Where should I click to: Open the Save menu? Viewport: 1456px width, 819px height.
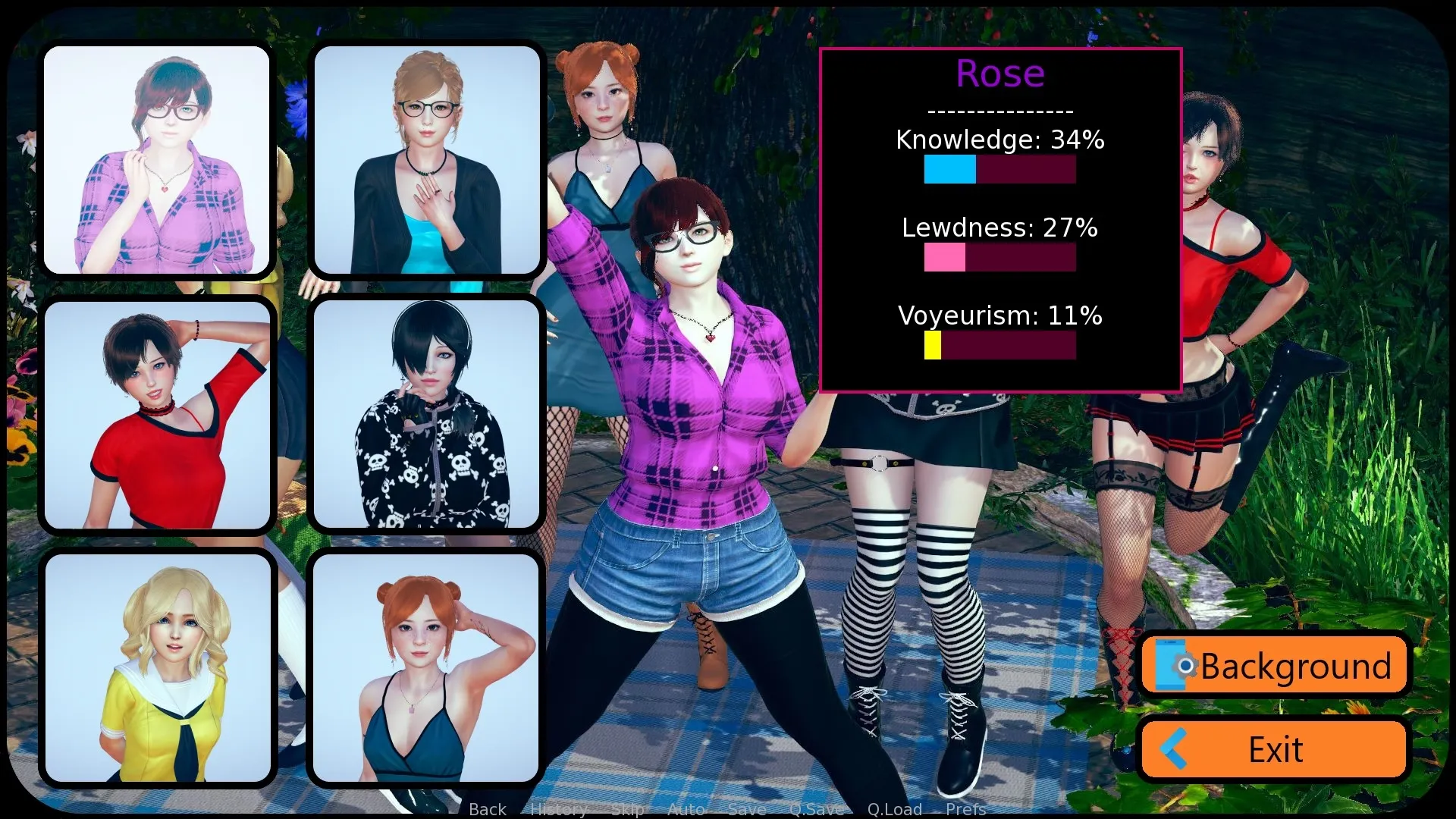746,809
